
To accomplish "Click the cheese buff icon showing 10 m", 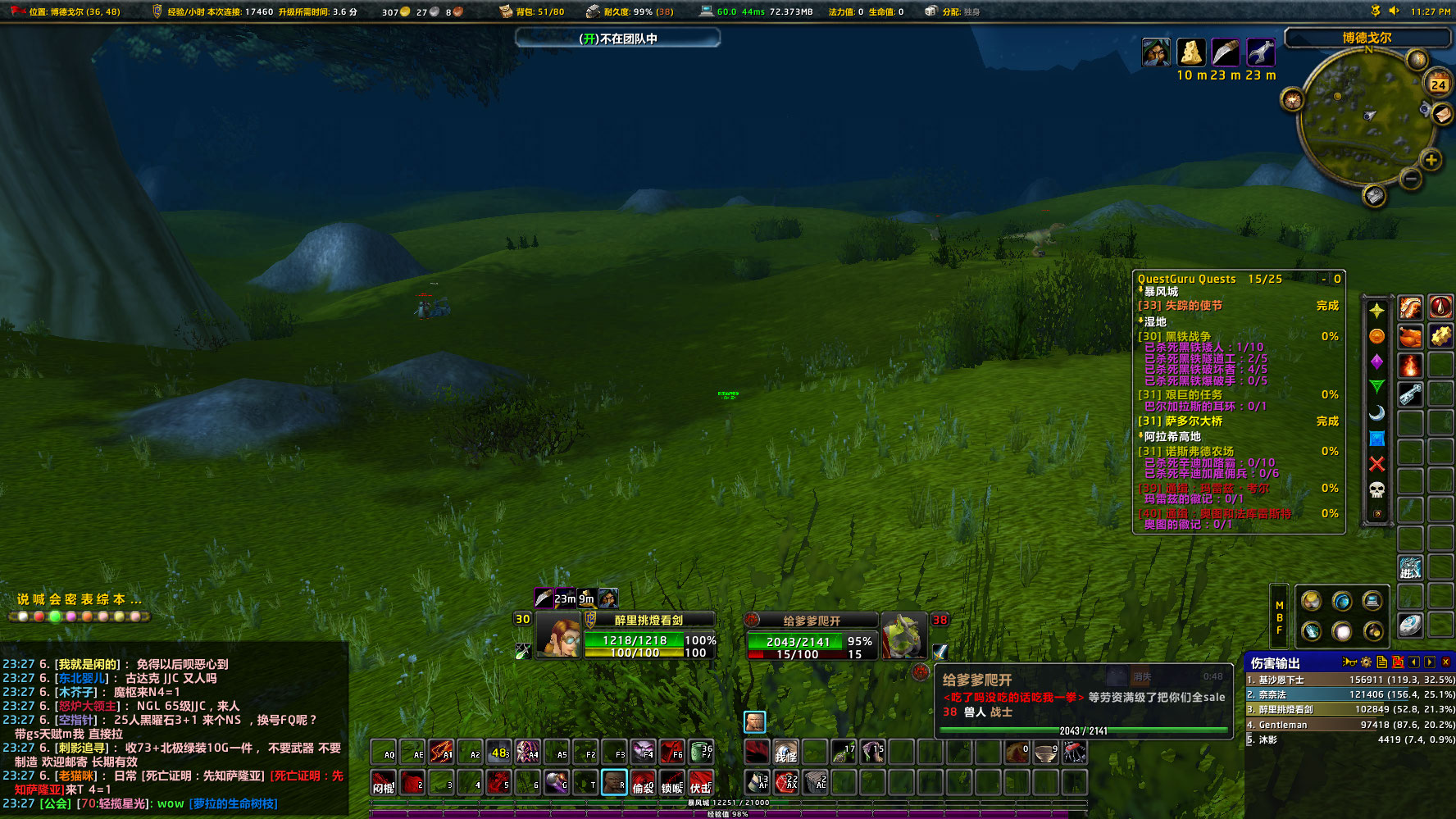I will coord(1190,52).
